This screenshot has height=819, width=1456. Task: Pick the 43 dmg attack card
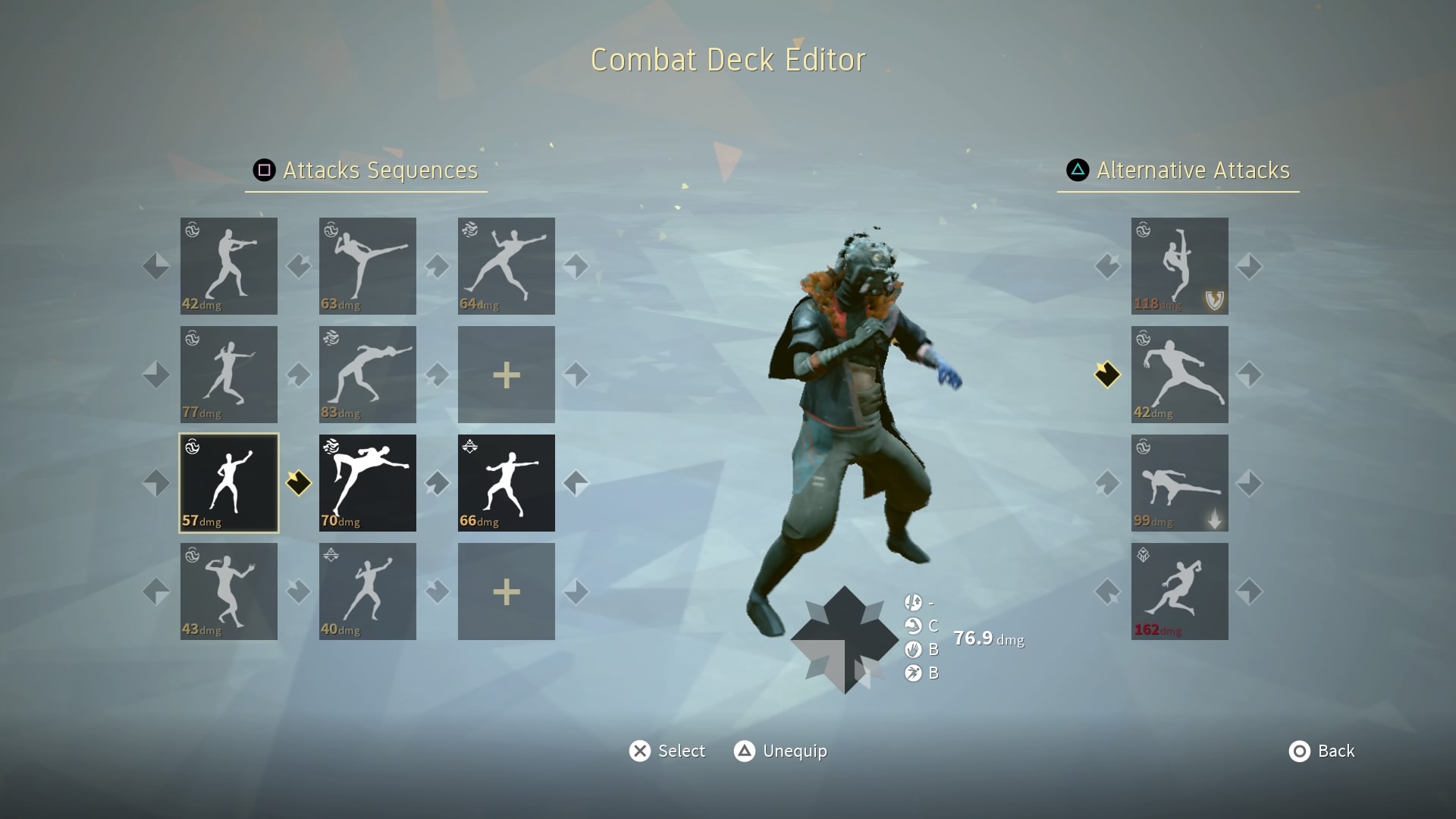(x=228, y=591)
